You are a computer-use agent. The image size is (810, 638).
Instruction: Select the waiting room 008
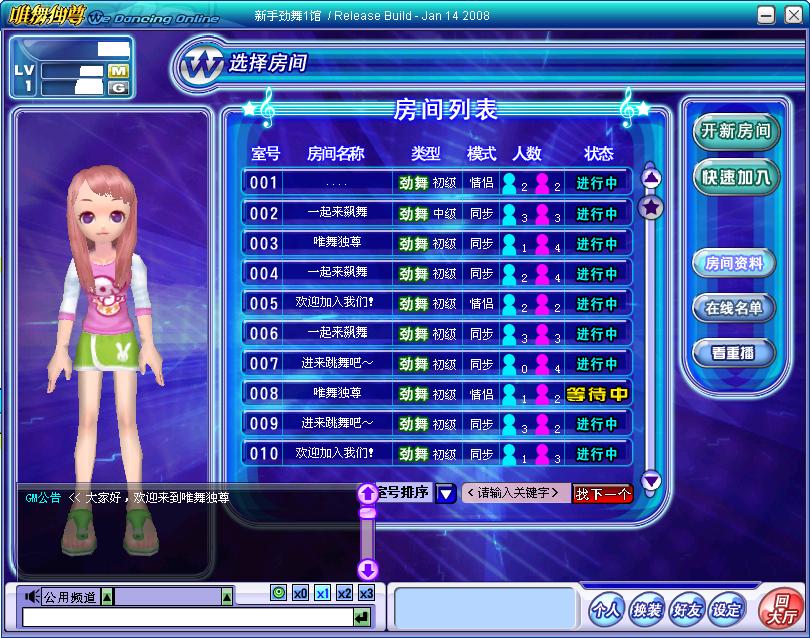[x=437, y=394]
